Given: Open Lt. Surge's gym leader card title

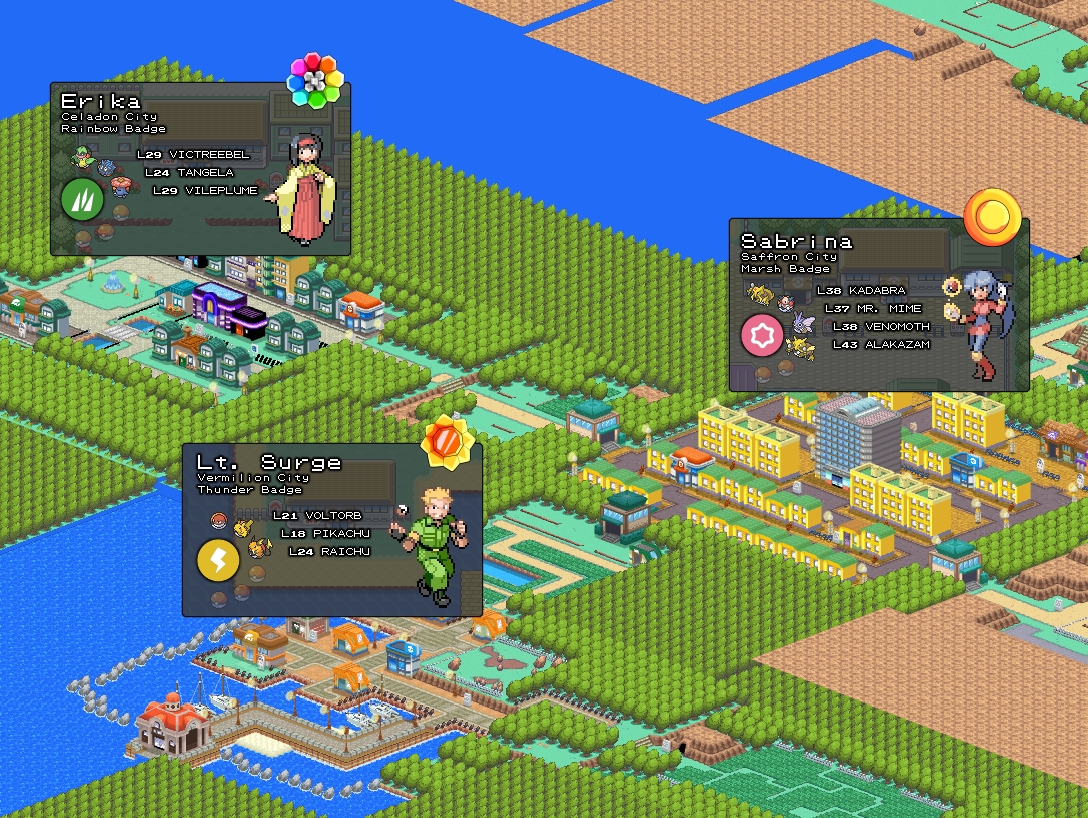Looking at the screenshot, I should [x=269, y=462].
